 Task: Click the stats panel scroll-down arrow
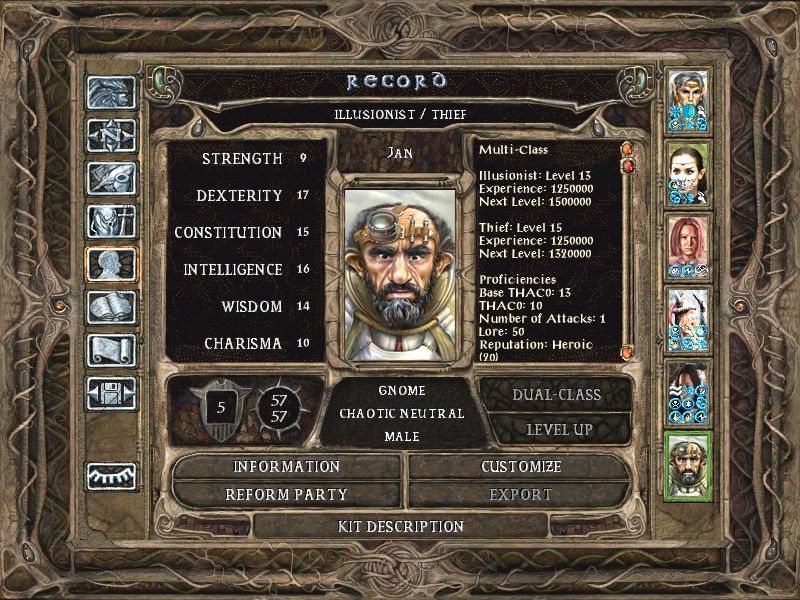coord(627,352)
